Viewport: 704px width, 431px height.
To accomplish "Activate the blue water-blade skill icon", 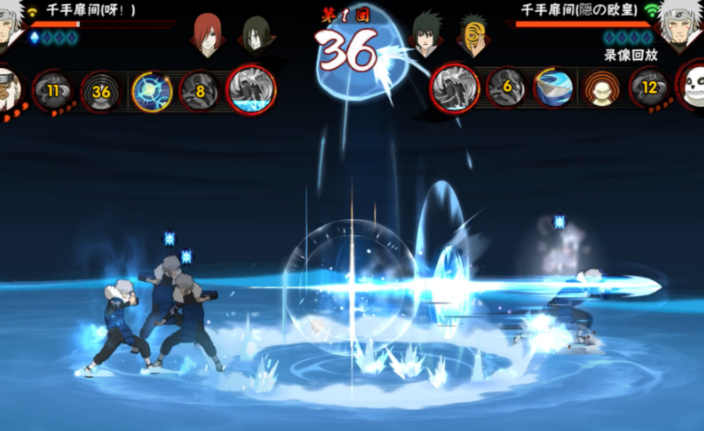I will [x=553, y=88].
